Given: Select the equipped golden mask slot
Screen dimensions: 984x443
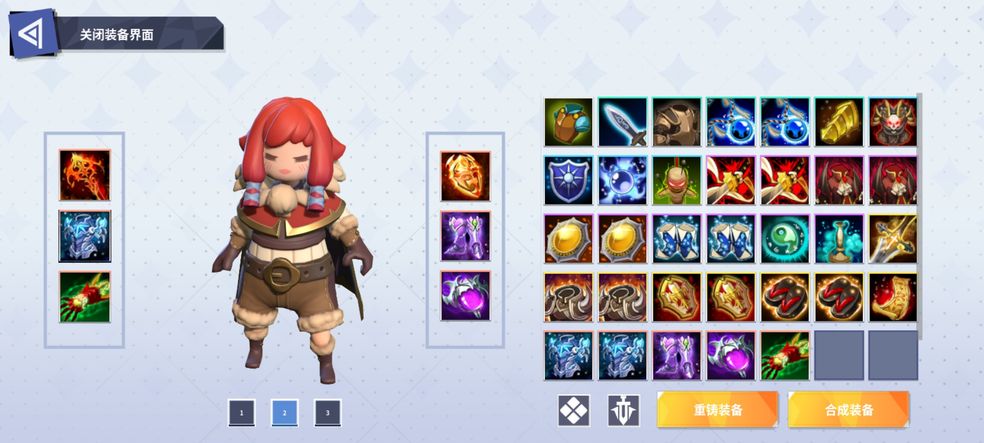Looking at the screenshot, I should pyautogui.click(x=465, y=176).
